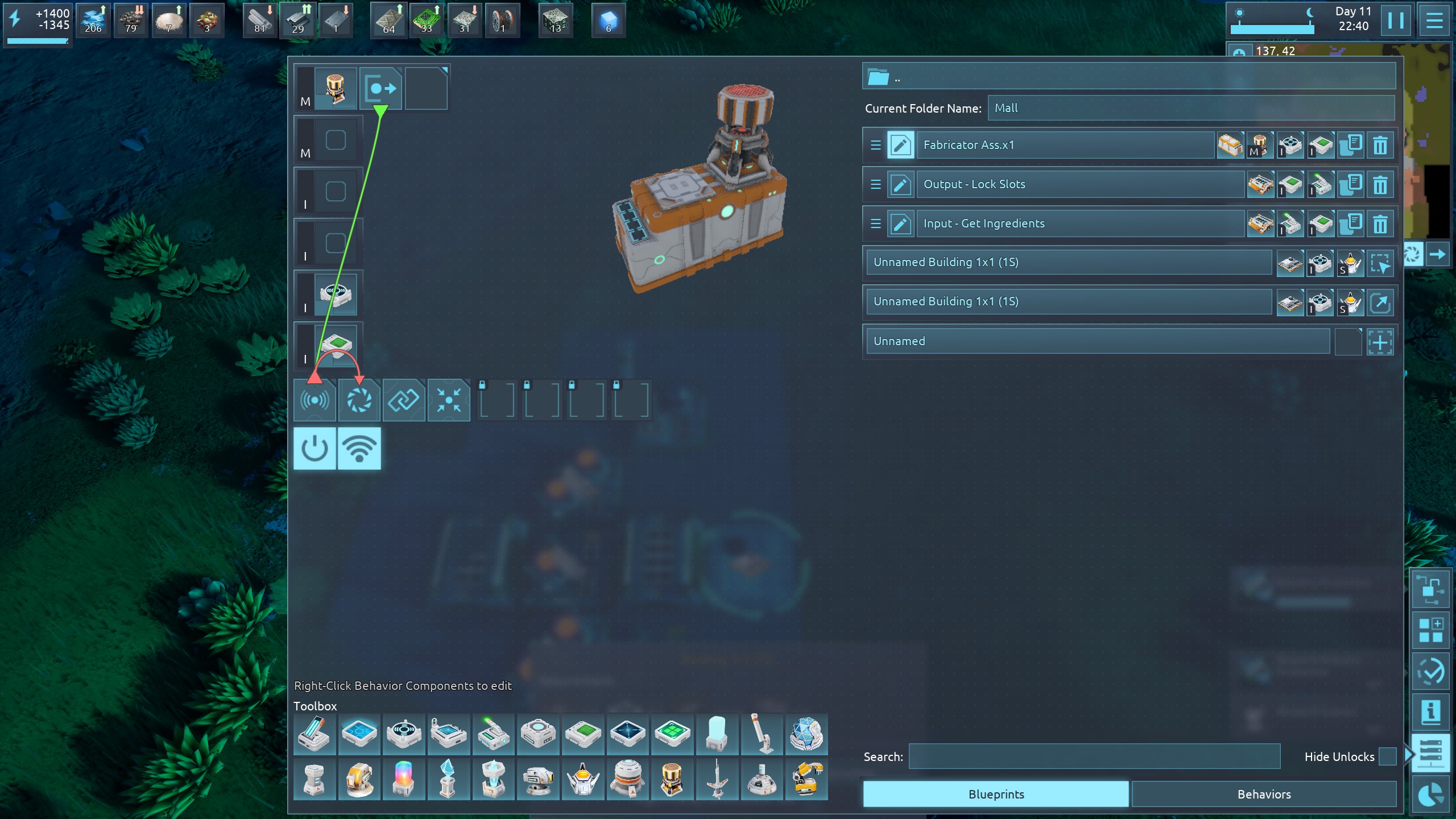Image resolution: width=1456 pixels, height=819 pixels.
Task: Edit the Output - Lock Slots blueprint
Action: click(900, 184)
